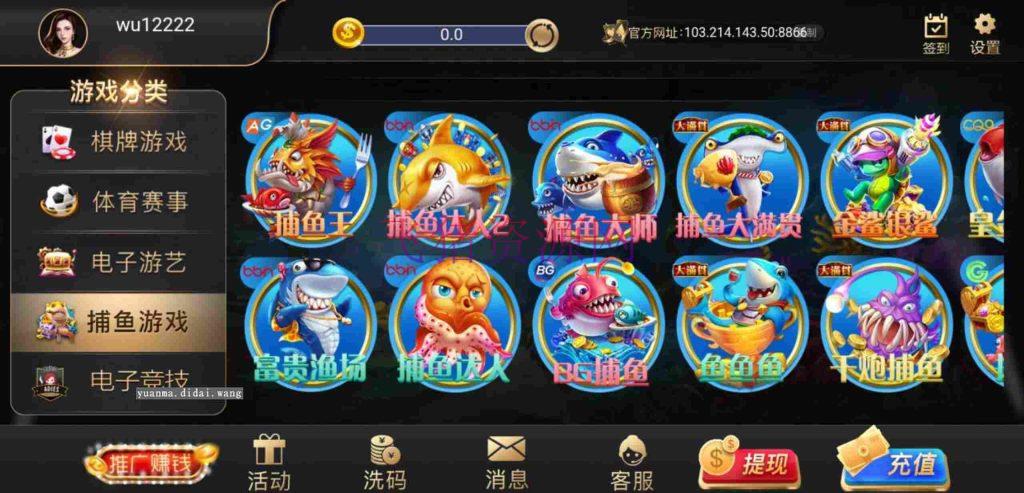1024x493 pixels.
Task: Choose the 捕鱼游戏 category
Action: pos(118,322)
